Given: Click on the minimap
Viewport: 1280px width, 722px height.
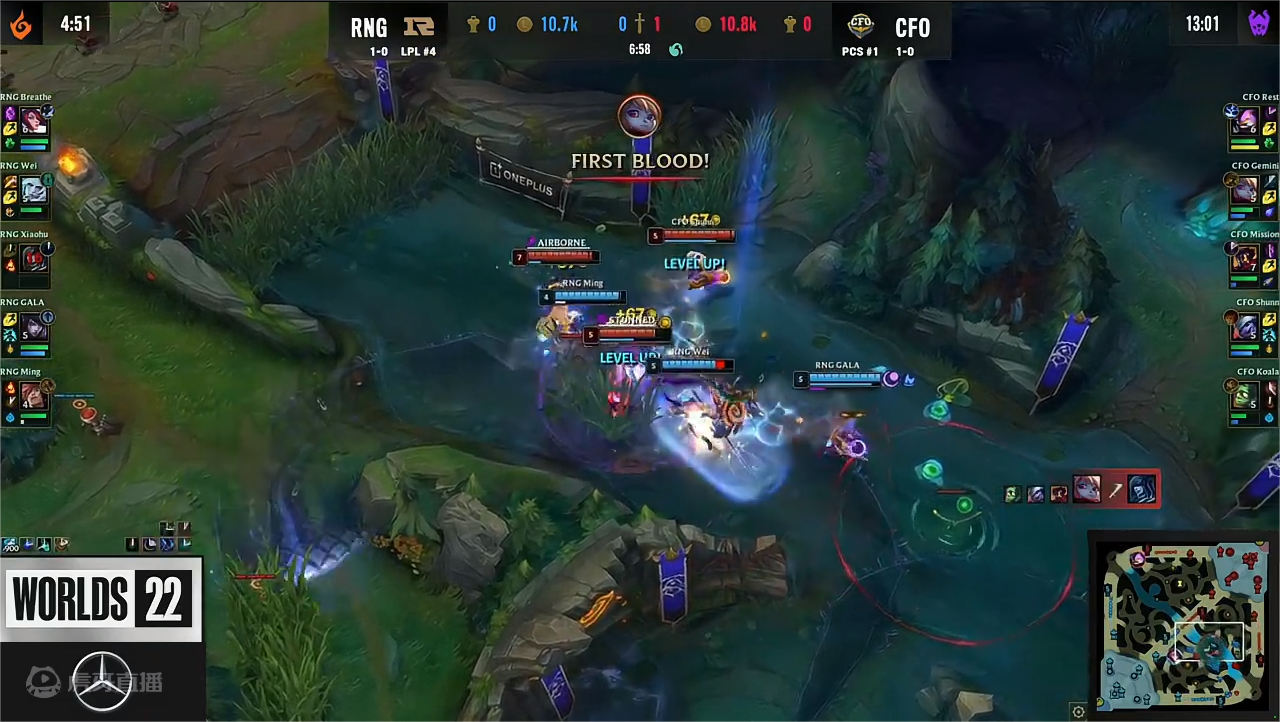Looking at the screenshot, I should click(1181, 625).
